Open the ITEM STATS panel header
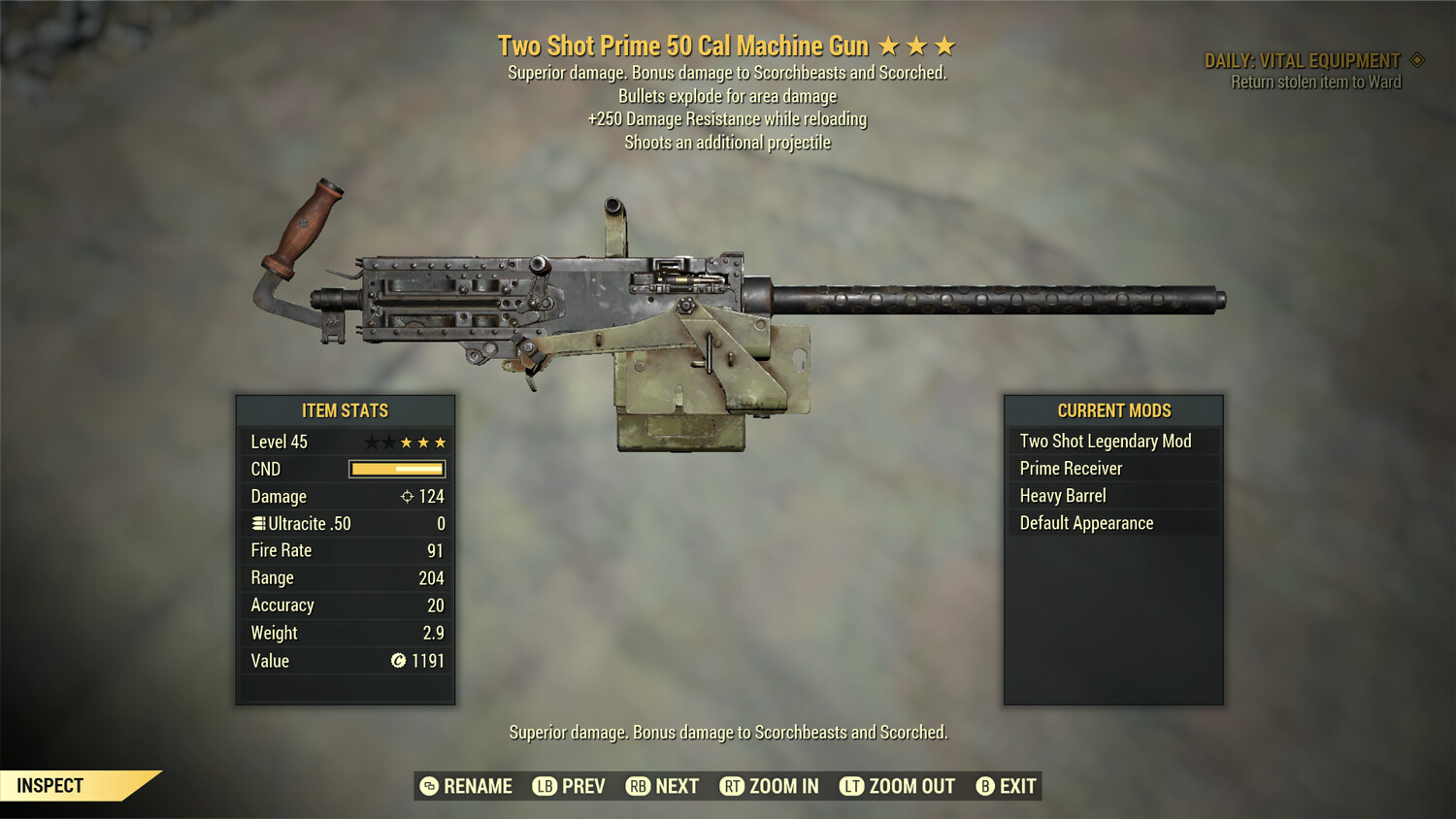Viewport: 1456px width, 819px height. (x=346, y=410)
